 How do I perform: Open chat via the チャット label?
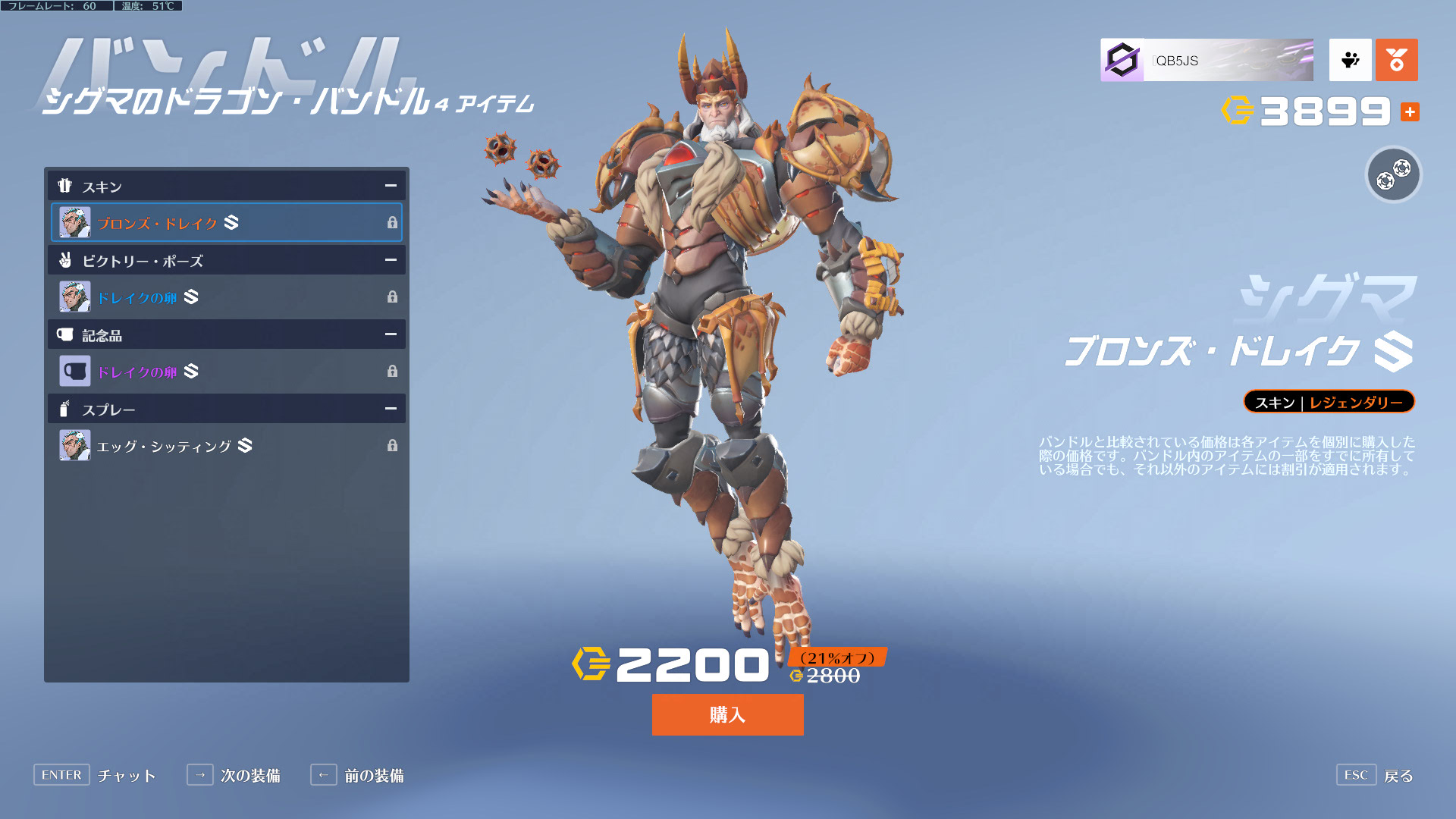pos(126,776)
